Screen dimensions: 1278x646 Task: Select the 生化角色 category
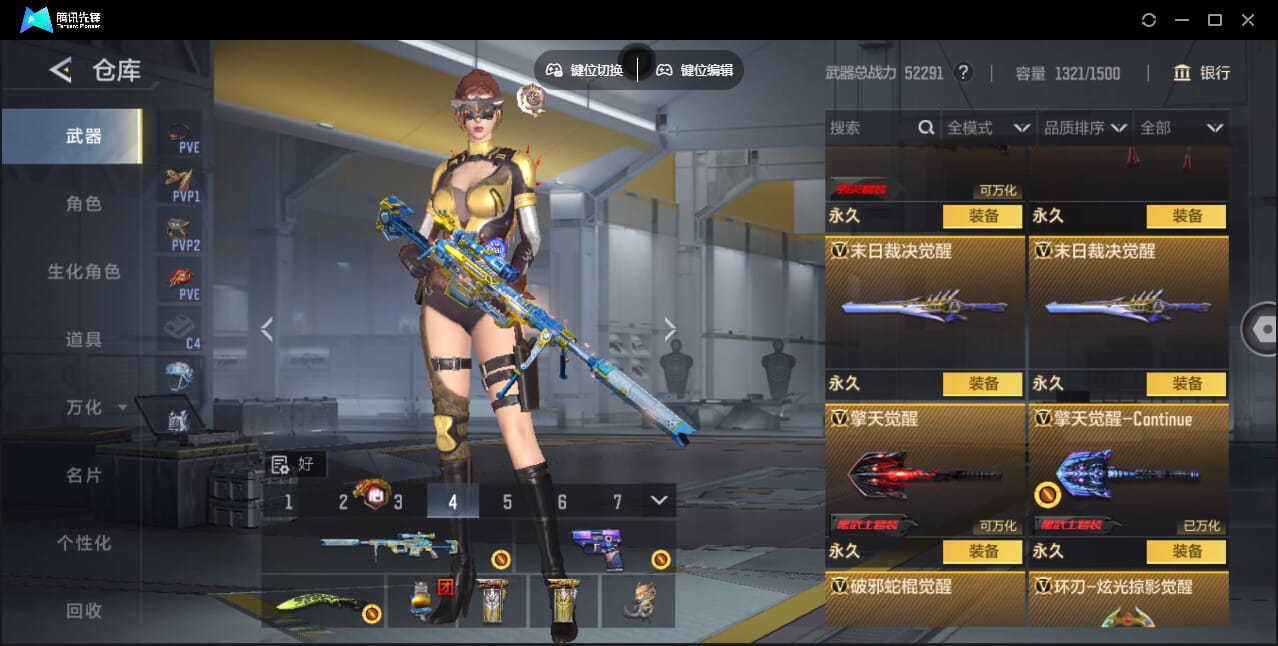point(84,272)
